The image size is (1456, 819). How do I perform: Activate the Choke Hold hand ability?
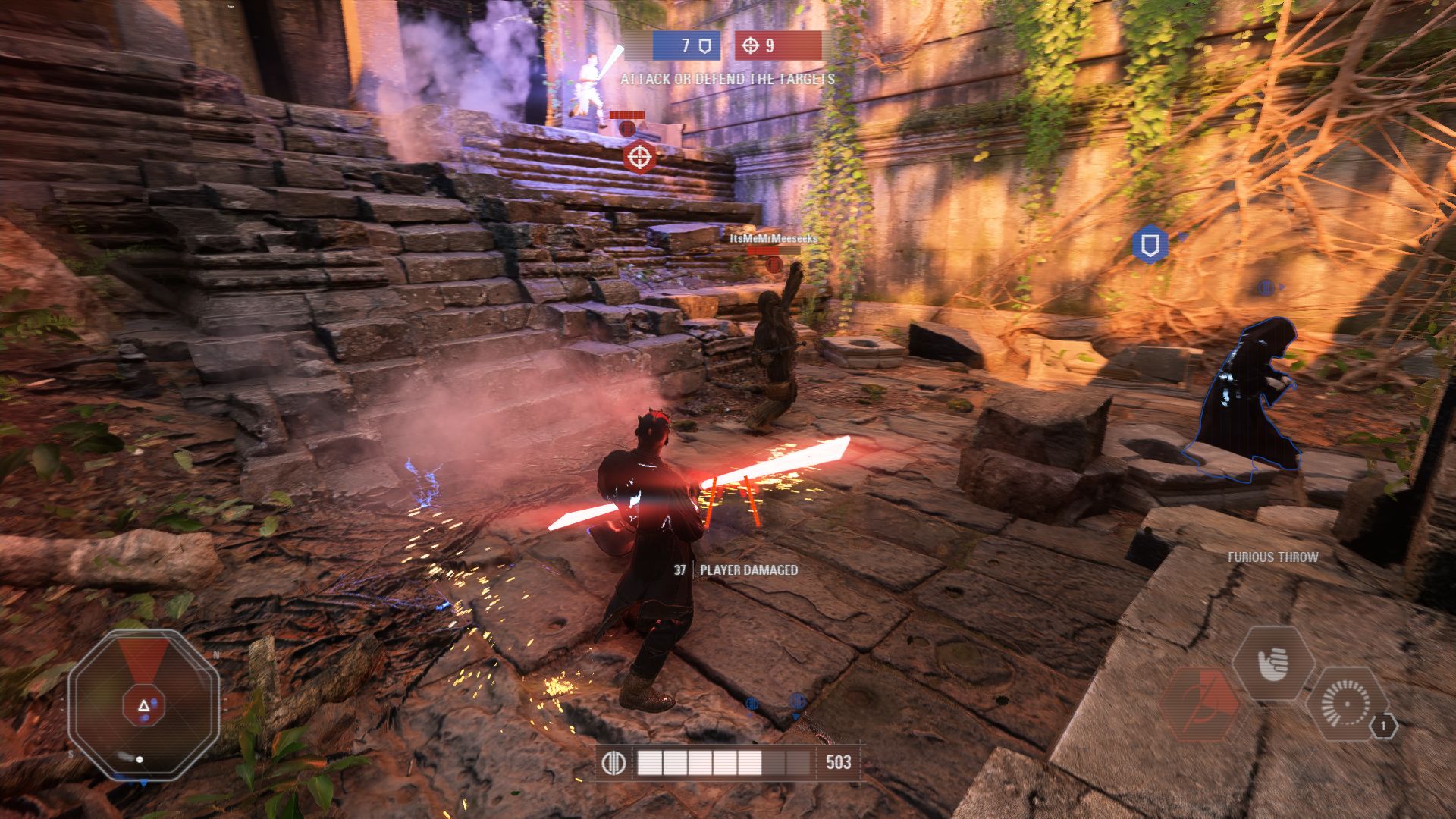pos(1273,664)
